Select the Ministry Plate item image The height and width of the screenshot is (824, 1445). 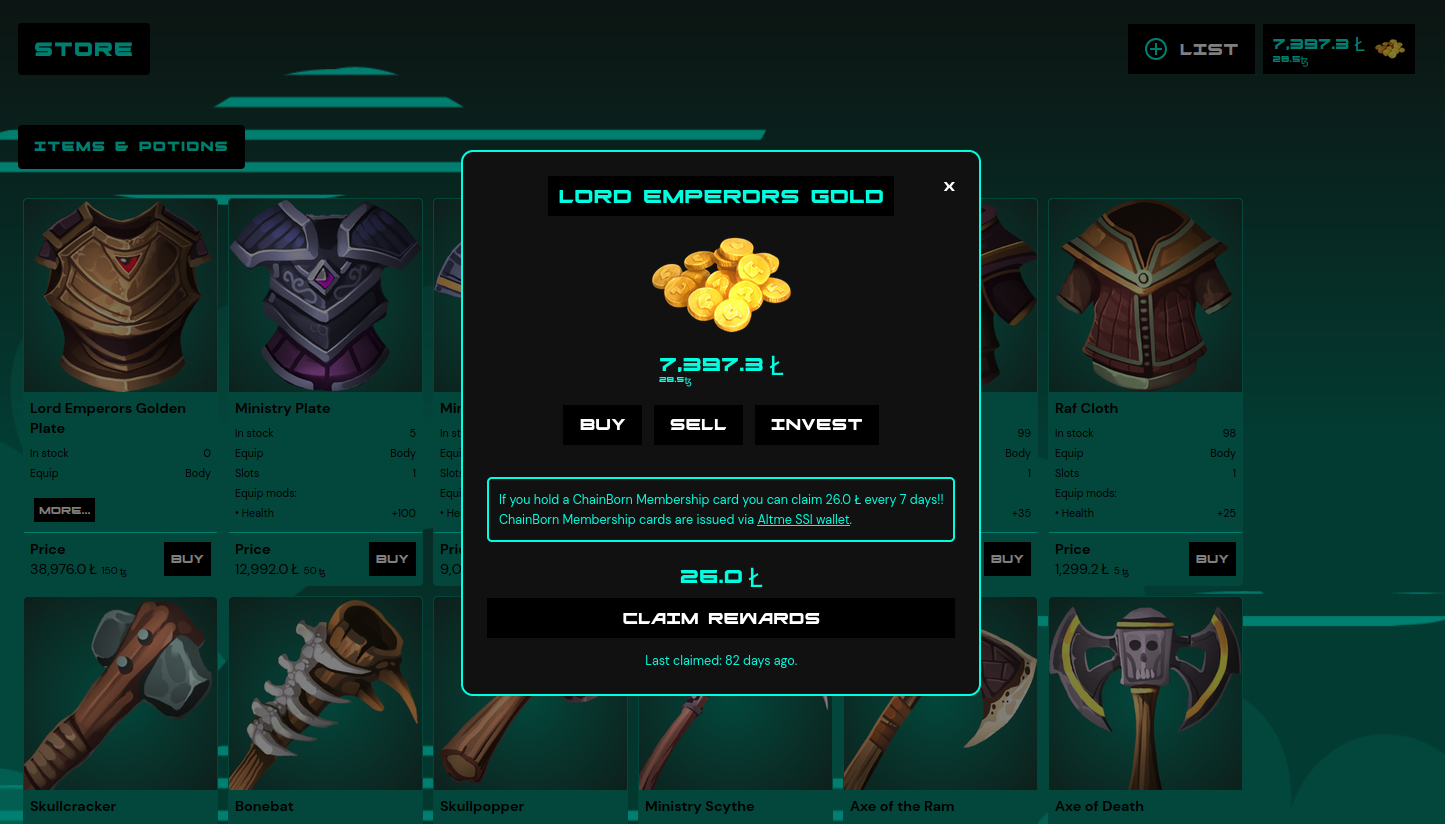click(x=325, y=295)
